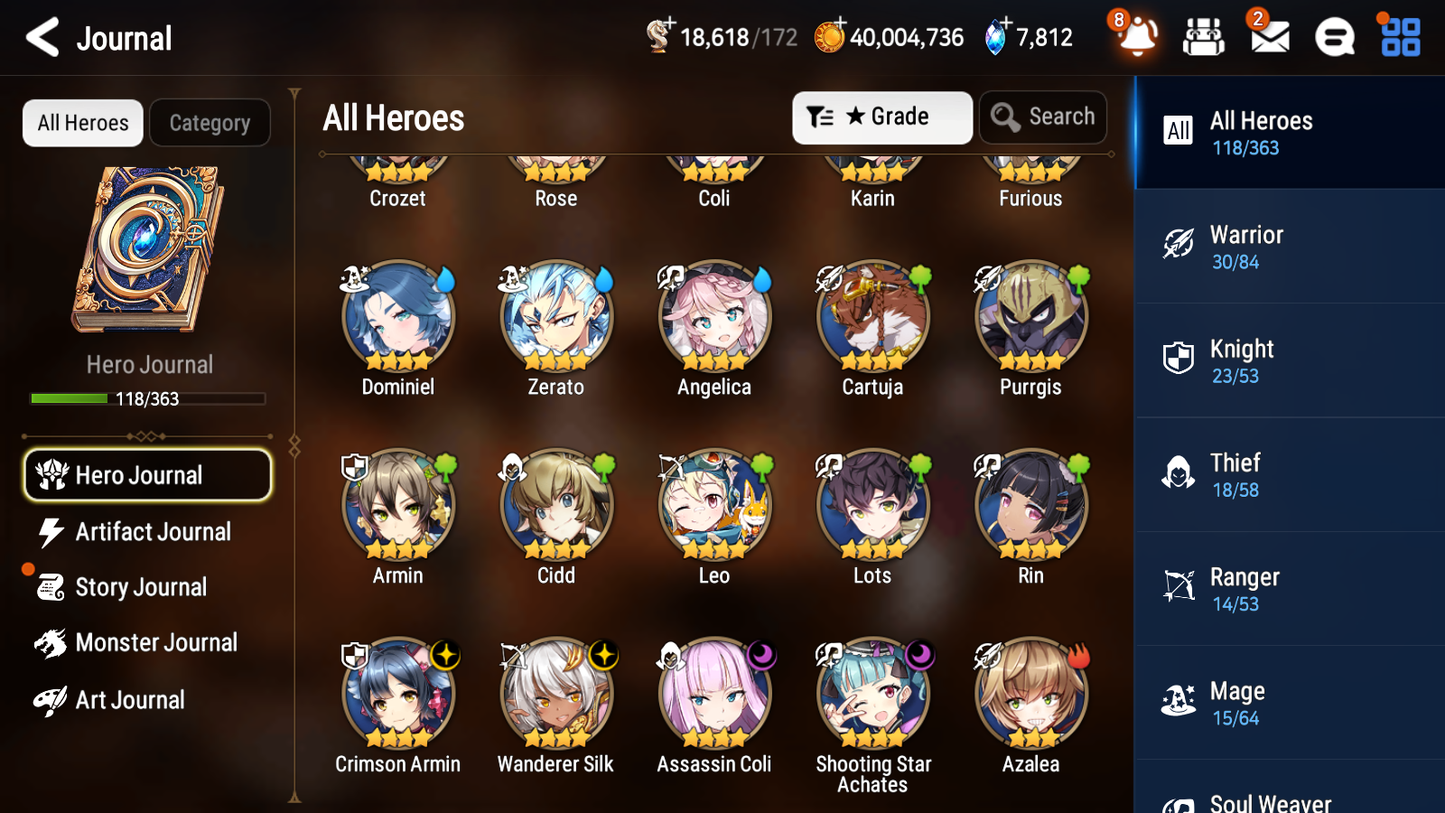Viewport: 1445px width, 813px height.
Task: Open the chat speech bubble icon
Action: 1334,37
